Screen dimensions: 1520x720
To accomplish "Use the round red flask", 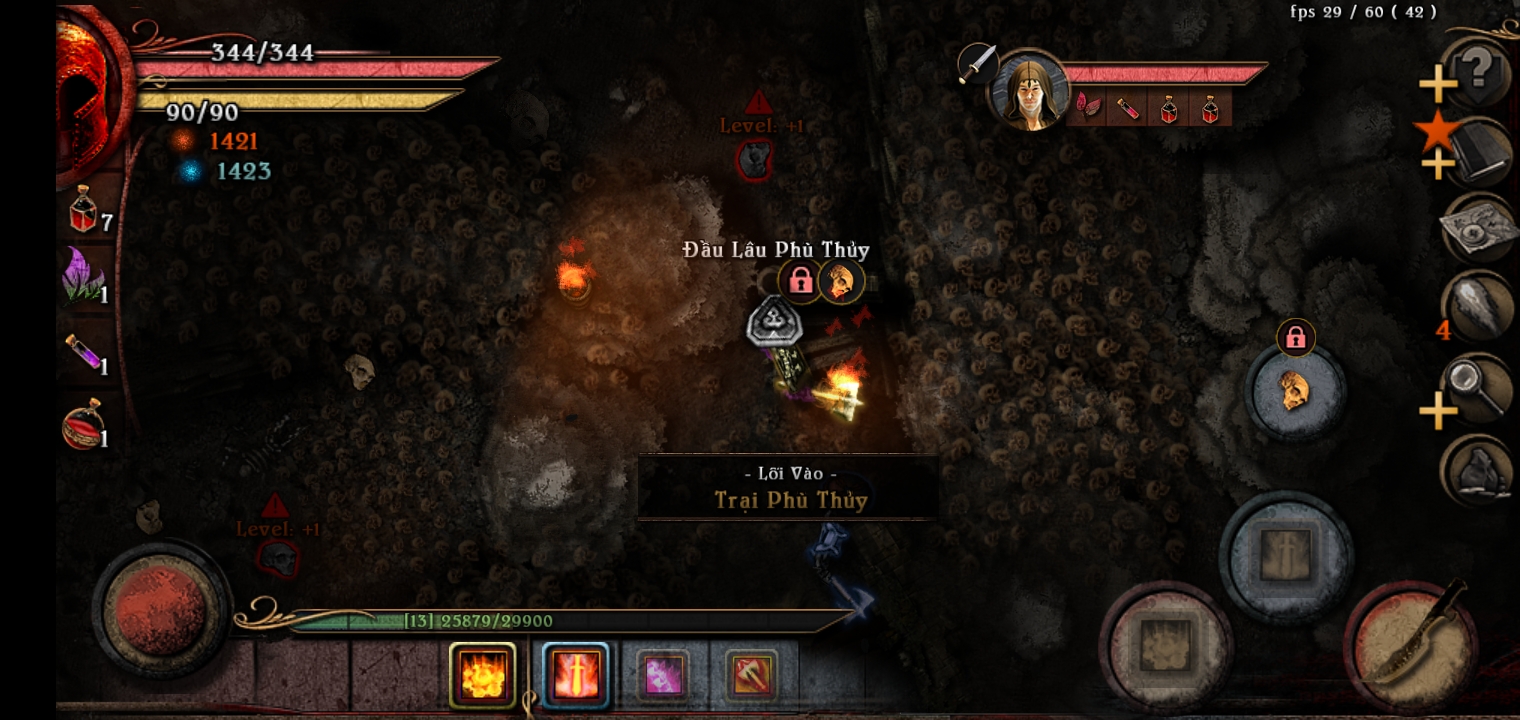I will point(85,424).
